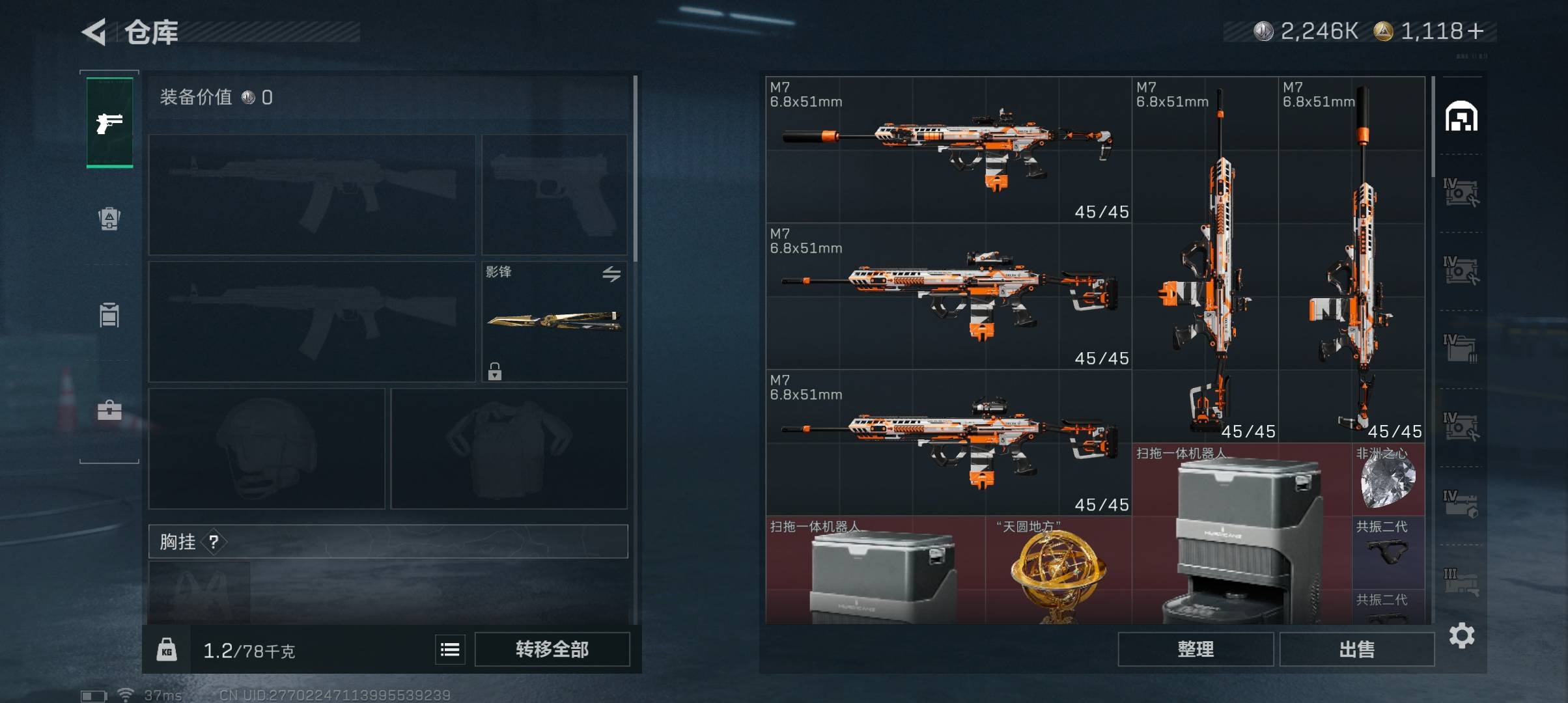
Task: Add more gold currency with plus
Action: [1476, 31]
